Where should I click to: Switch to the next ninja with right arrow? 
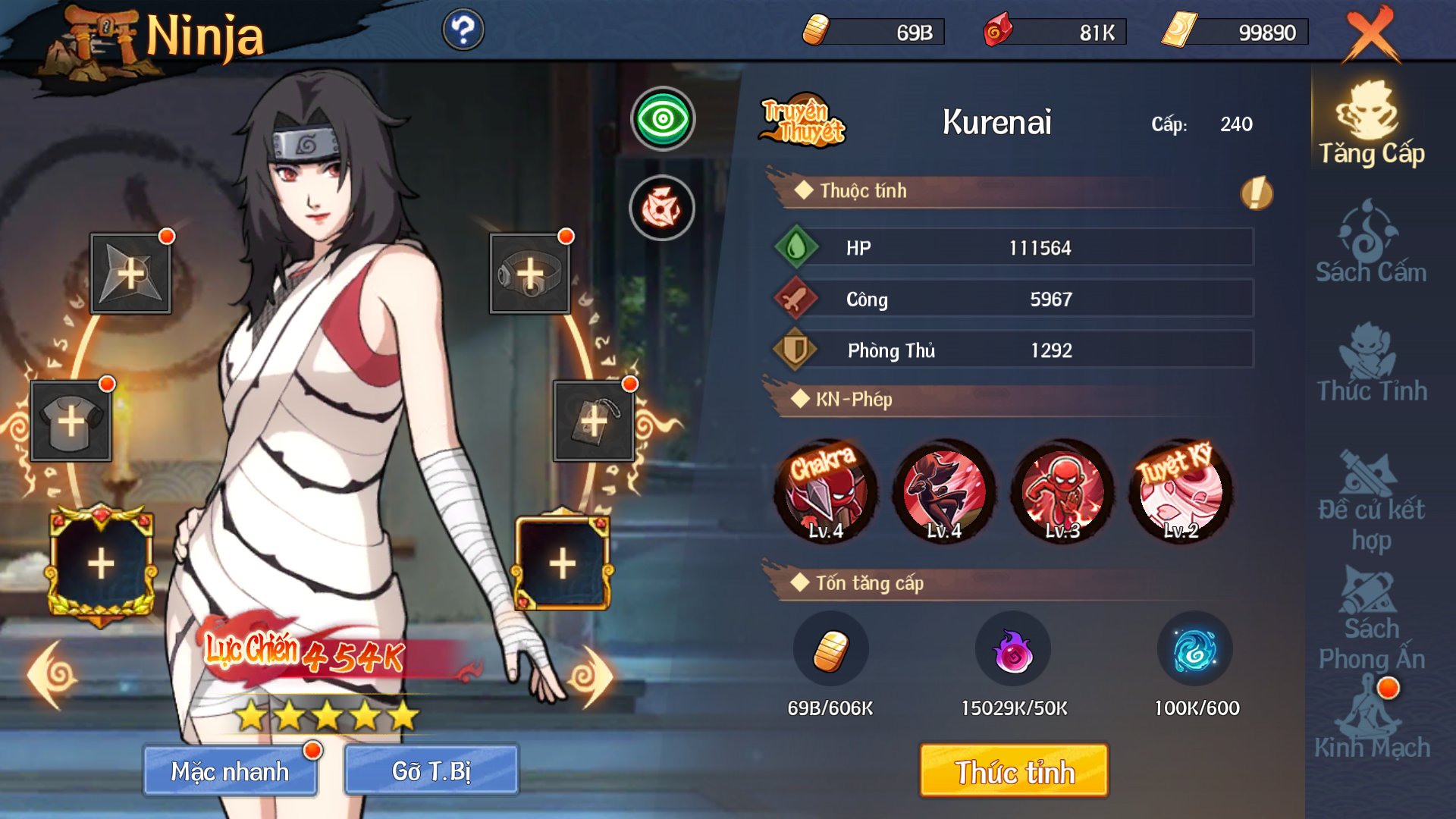593,676
